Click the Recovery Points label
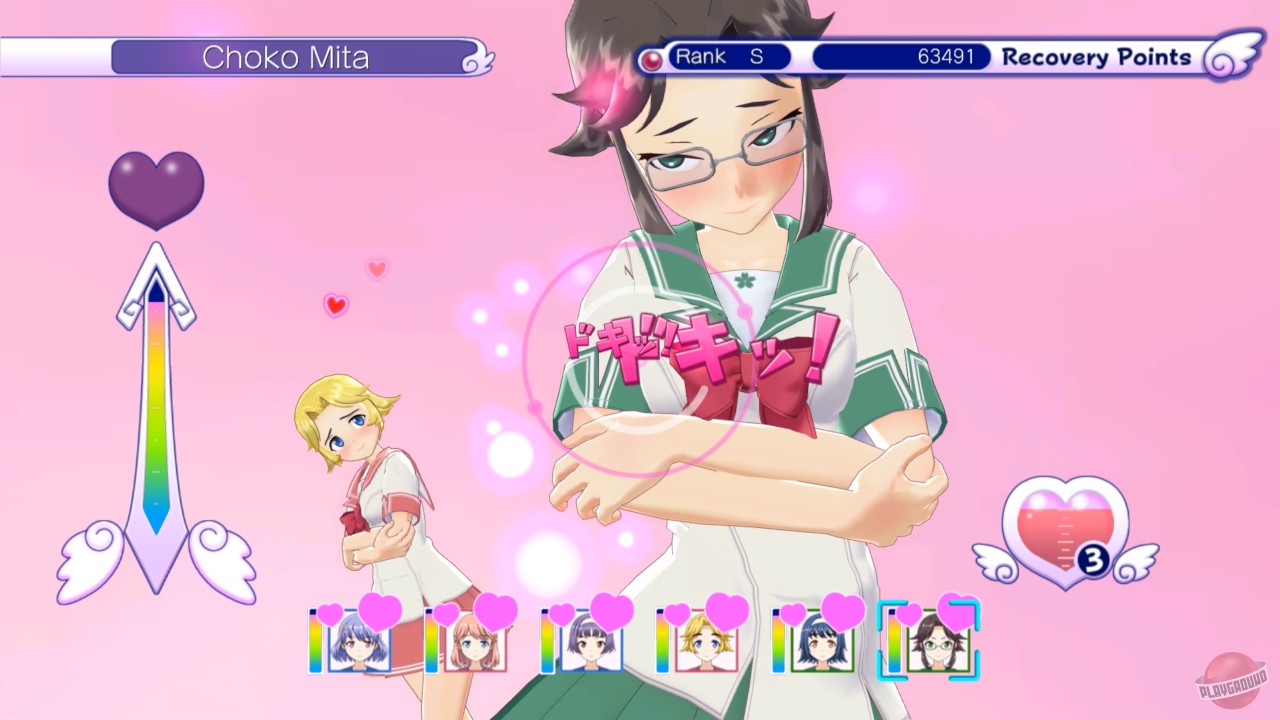The image size is (1280, 720). (1097, 57)
